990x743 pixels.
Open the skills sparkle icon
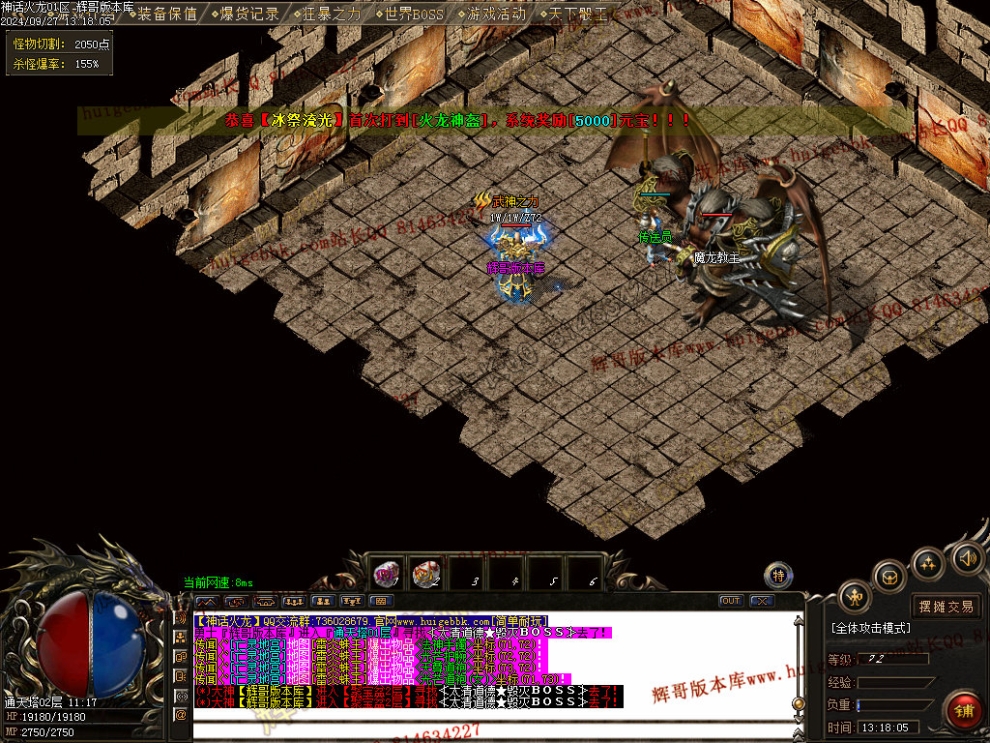click(x=928, y=563)
